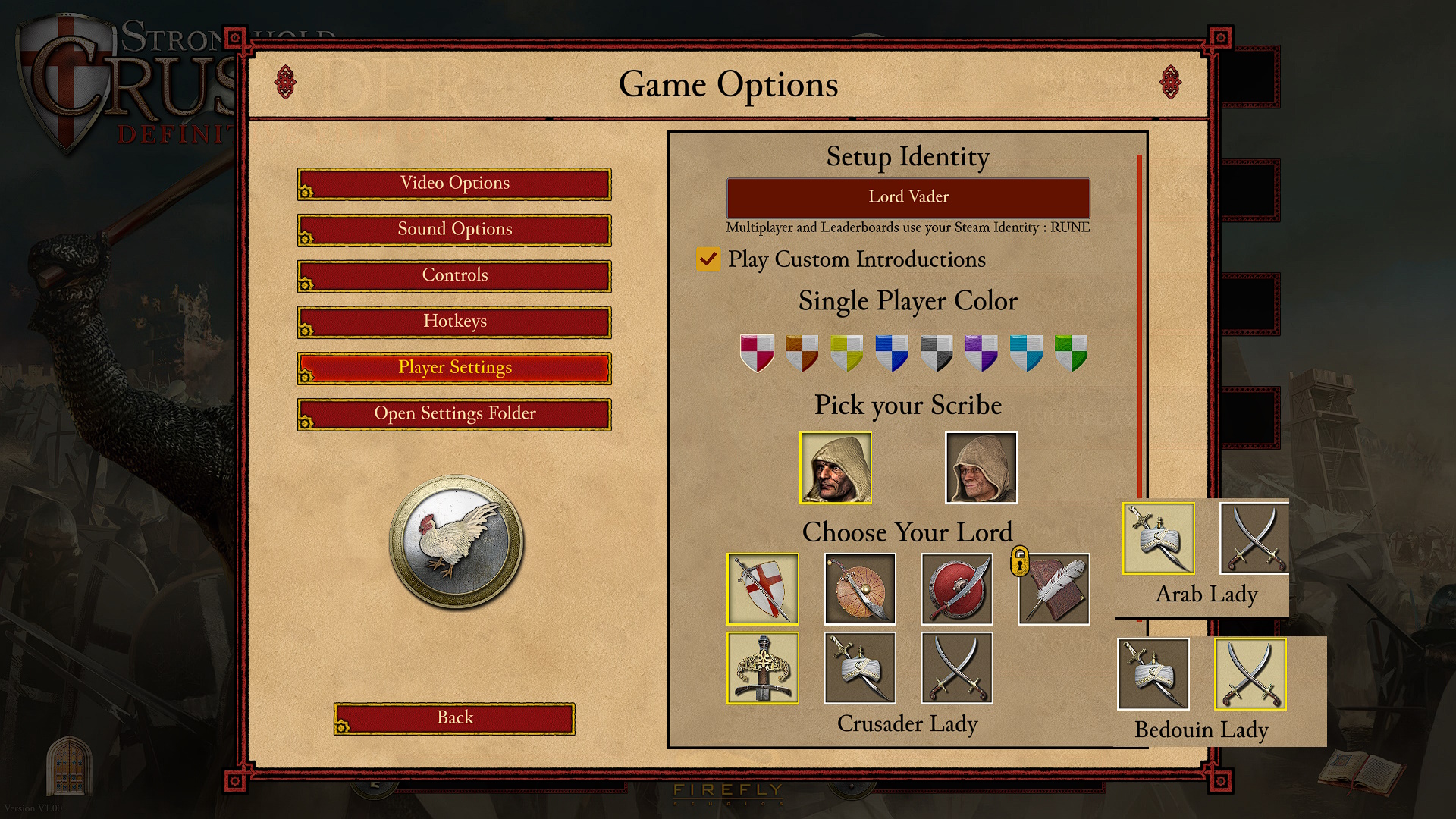Choose the crusader cross shield lord

pos(763,589)
